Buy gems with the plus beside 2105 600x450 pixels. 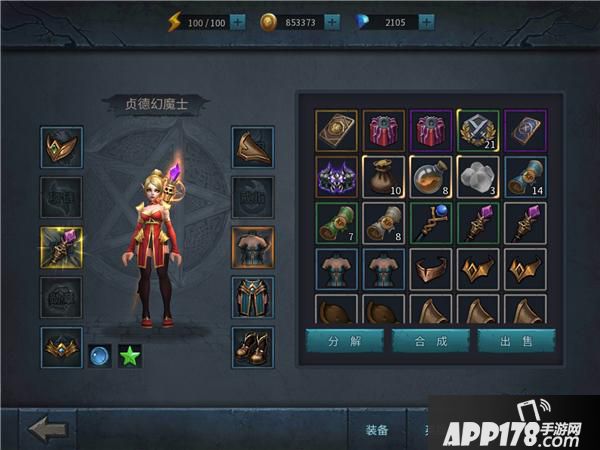click(427, 21)
